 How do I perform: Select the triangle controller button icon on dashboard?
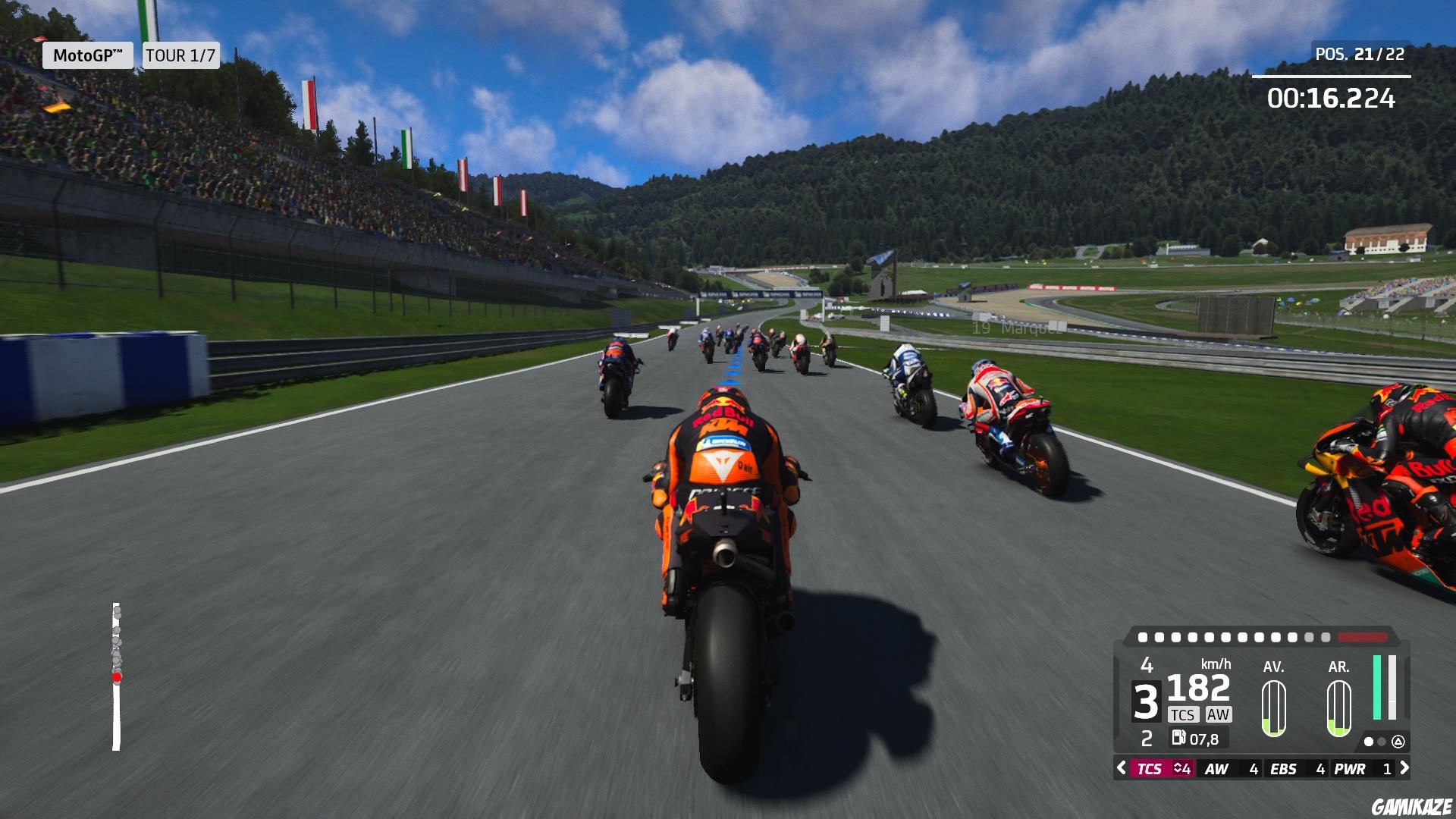(x=1398, y=742)
